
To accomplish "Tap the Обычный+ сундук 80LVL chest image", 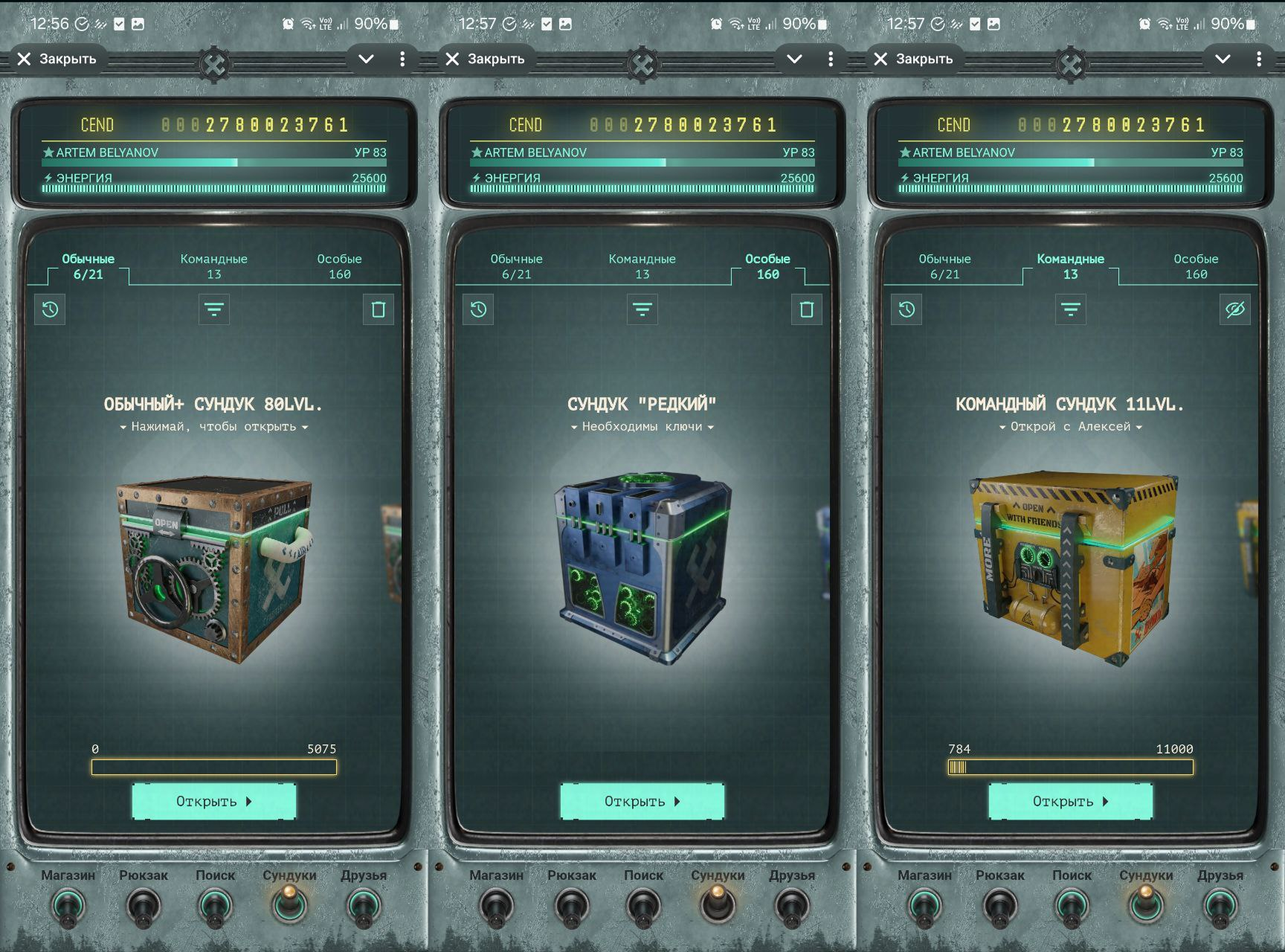I will click(214, 569).
